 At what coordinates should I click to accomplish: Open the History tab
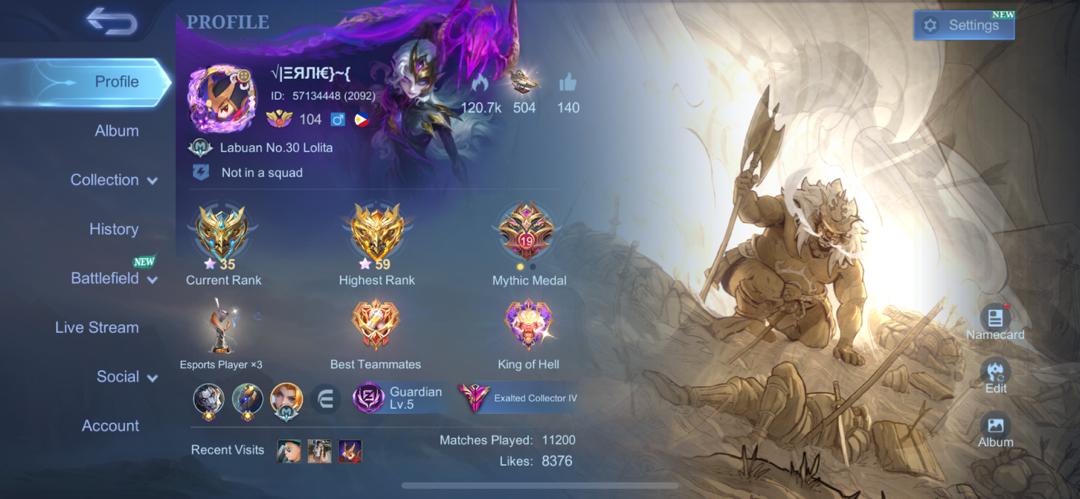pyautogui.click(x=113, y=229)
